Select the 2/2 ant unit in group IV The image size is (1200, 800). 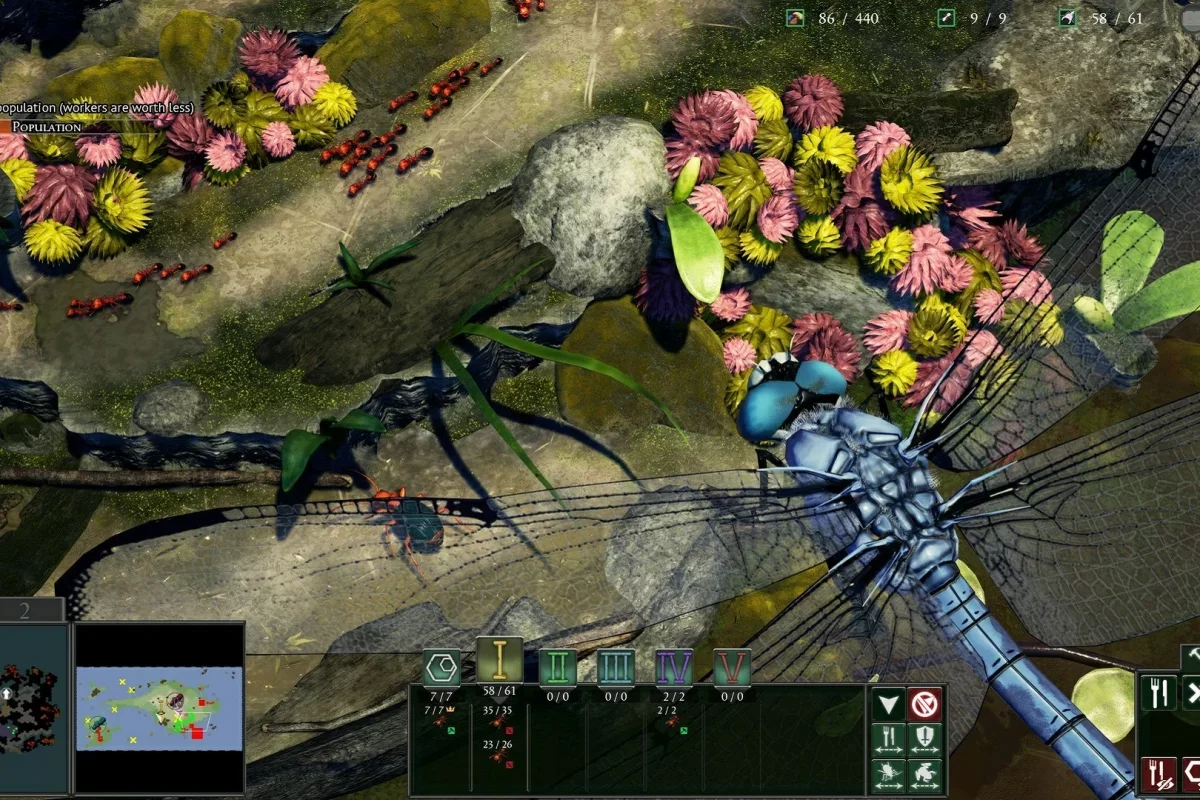coord(672,722)
